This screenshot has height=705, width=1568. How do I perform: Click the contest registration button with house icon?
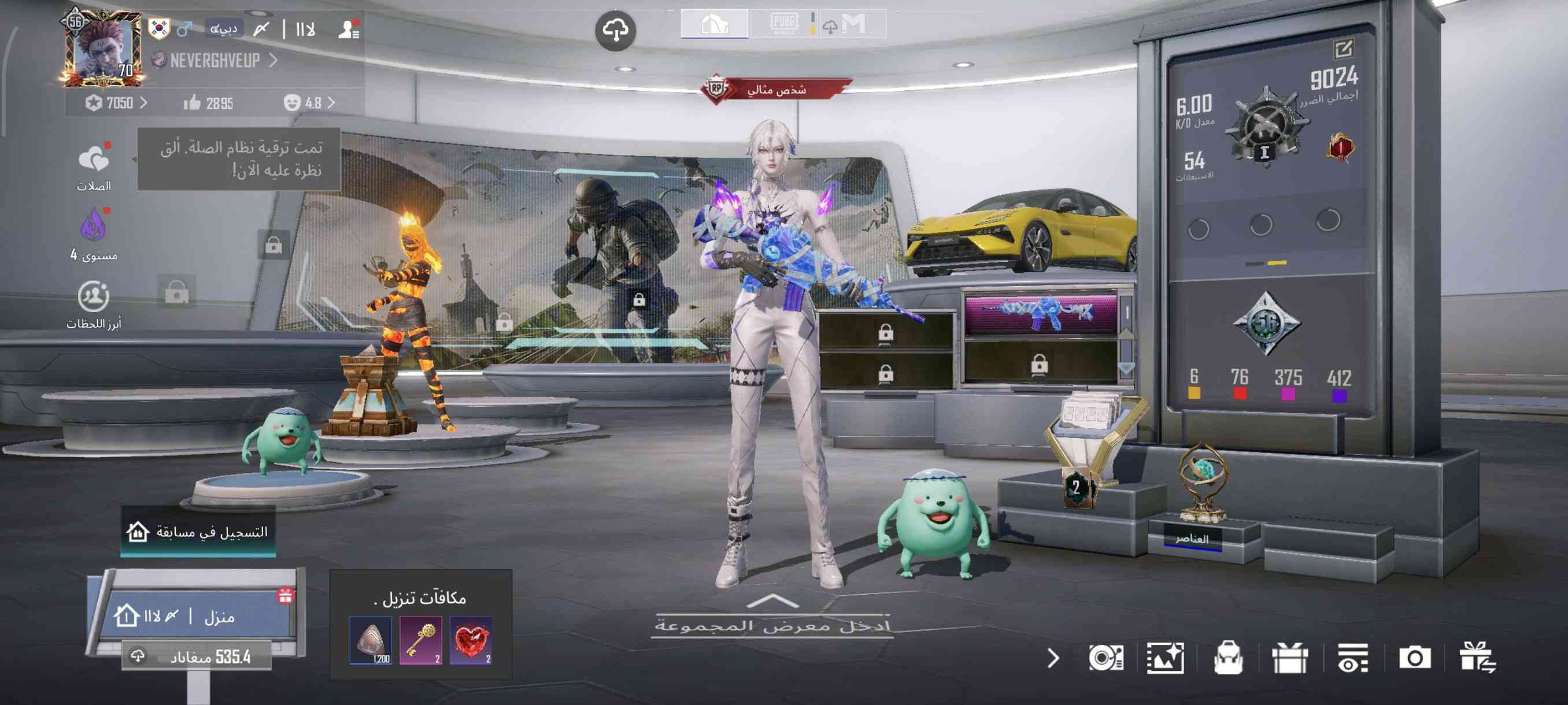[198, 532]
